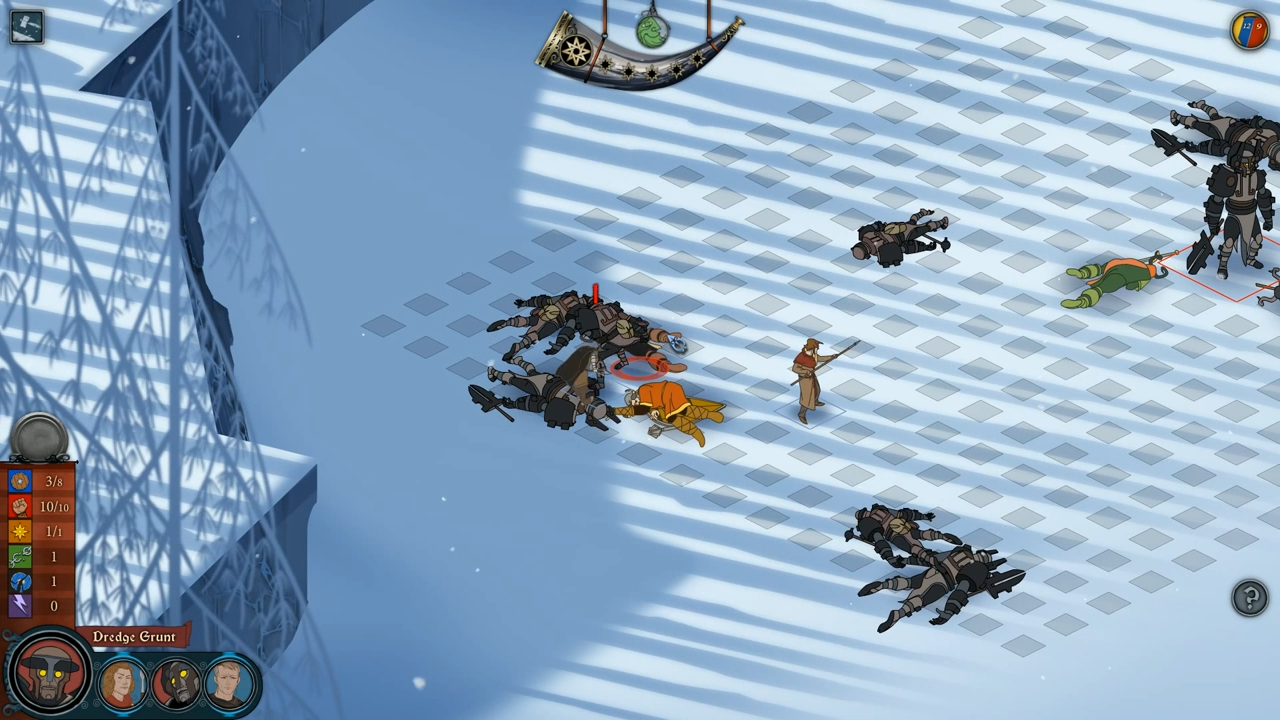Select the blond man's turn order portrait
This screenshot has width=1280, height=720.
pyautogui.click(x=229, y=683)
